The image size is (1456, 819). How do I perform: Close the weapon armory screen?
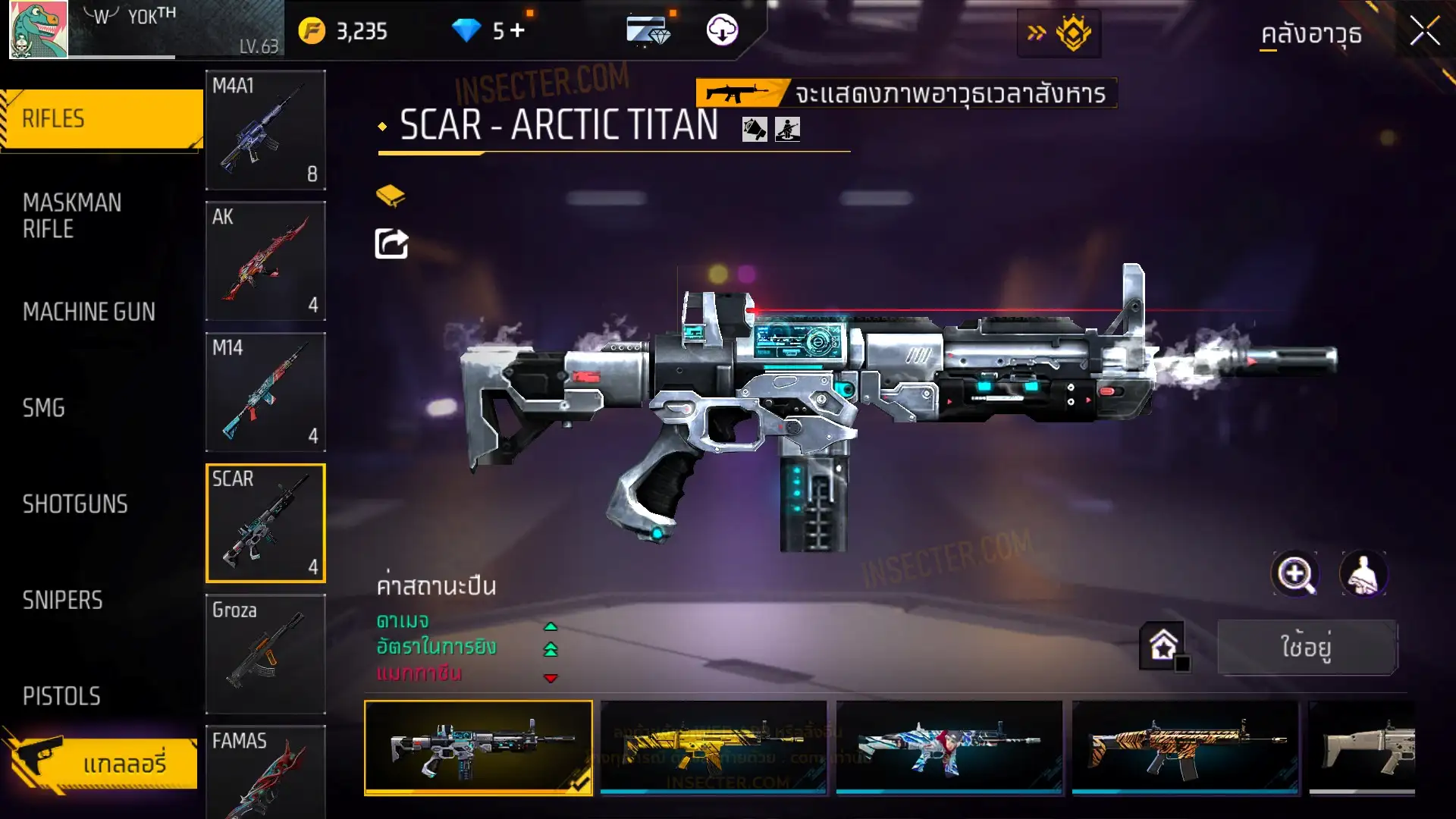coord(1424,32)
